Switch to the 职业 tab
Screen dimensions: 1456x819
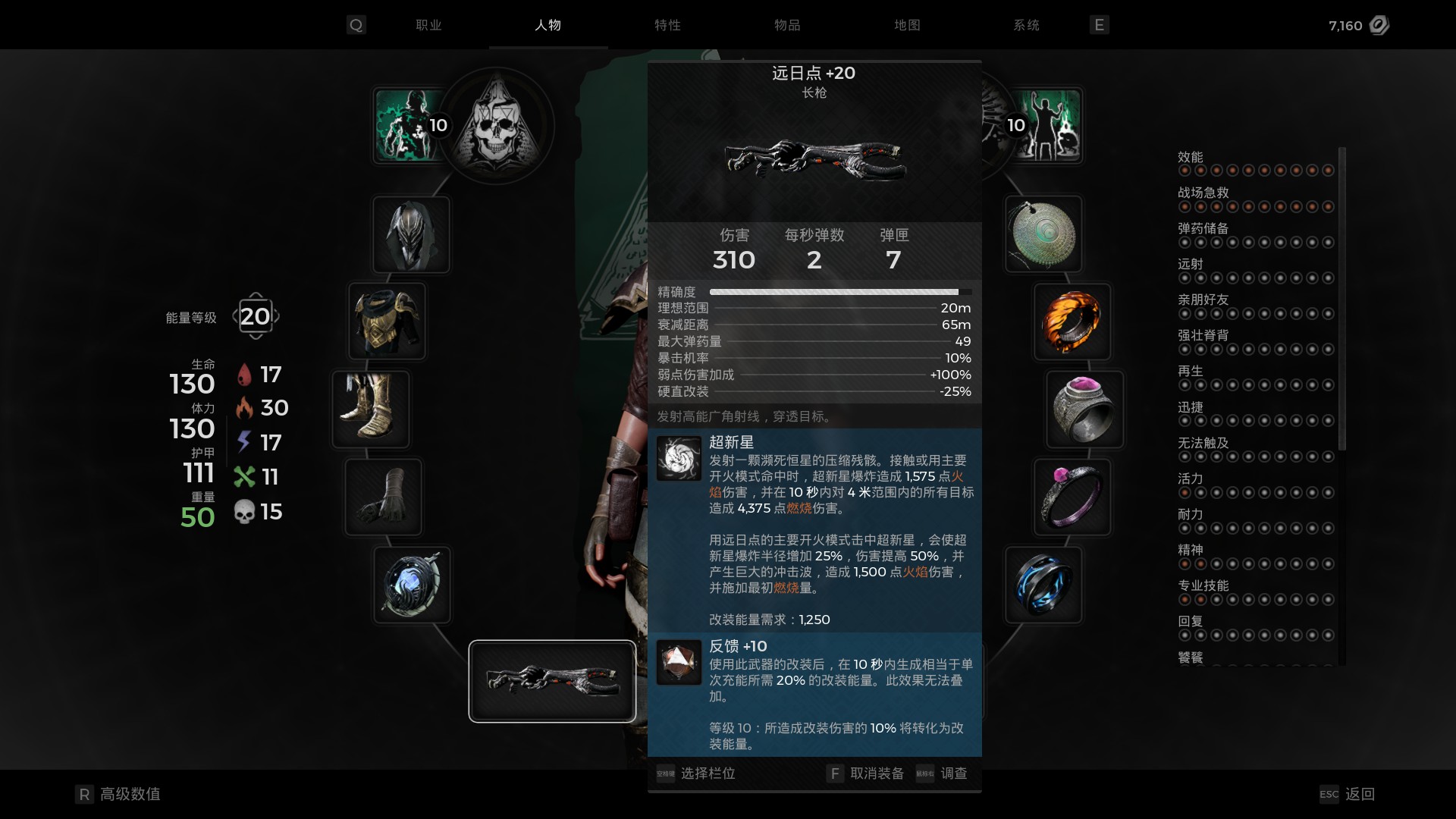(x=428, y=25)
